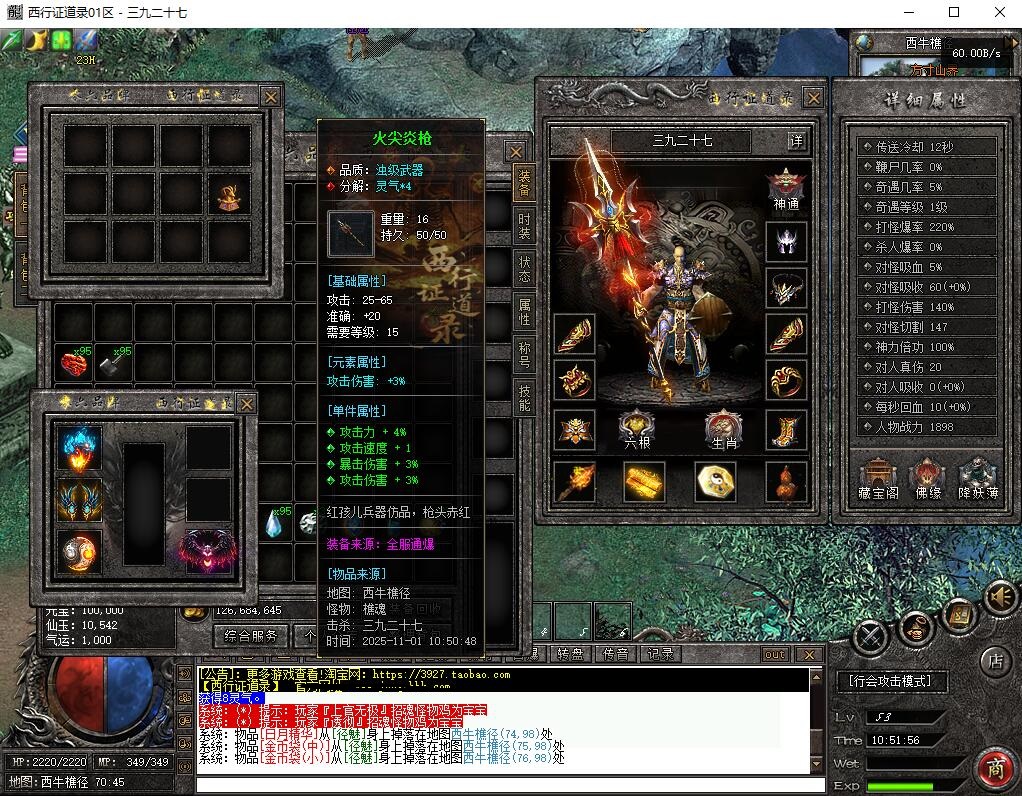Maximize the game window
Image resolution: width=1022 pixels, height=796 pixels.
(x=953, y=13)
